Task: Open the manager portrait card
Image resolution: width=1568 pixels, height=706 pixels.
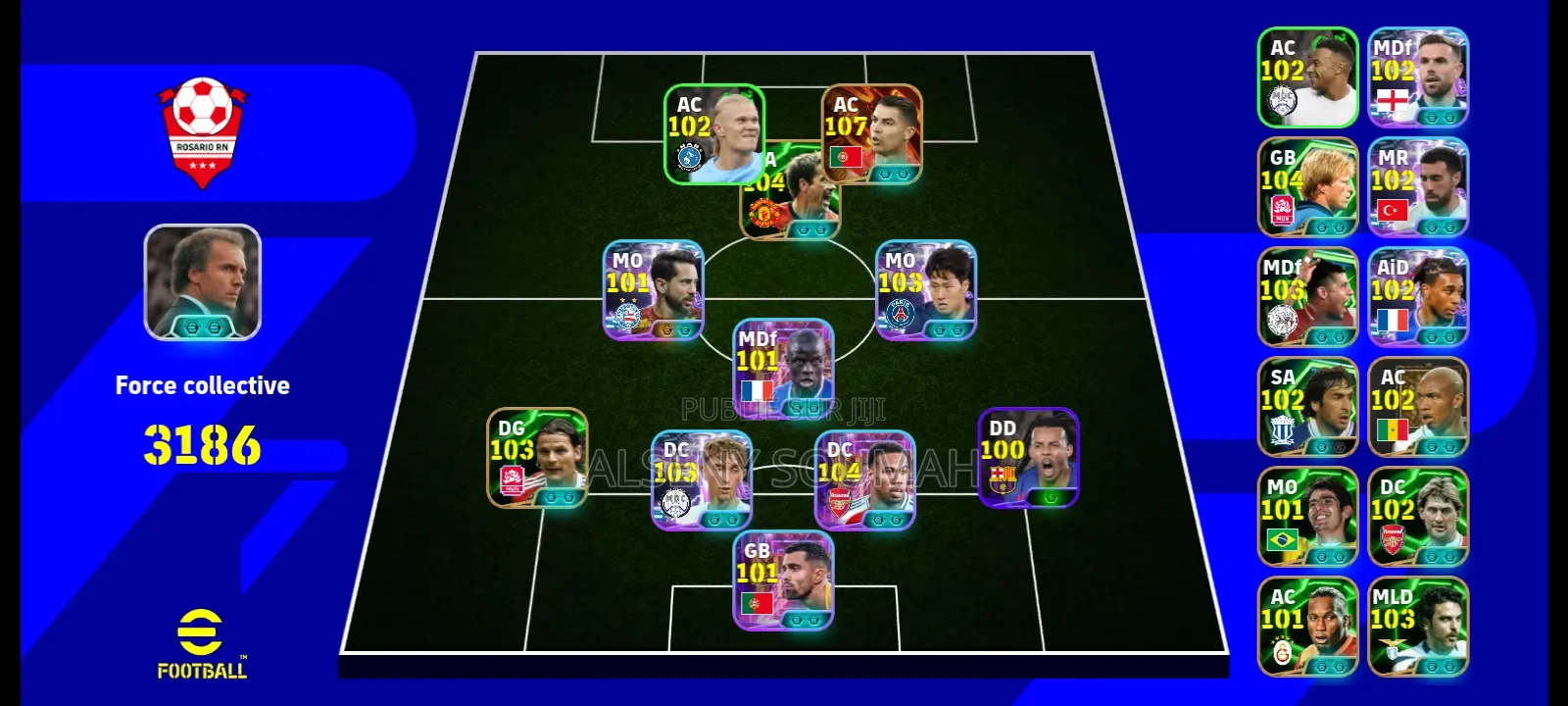Action: point(203,282)
